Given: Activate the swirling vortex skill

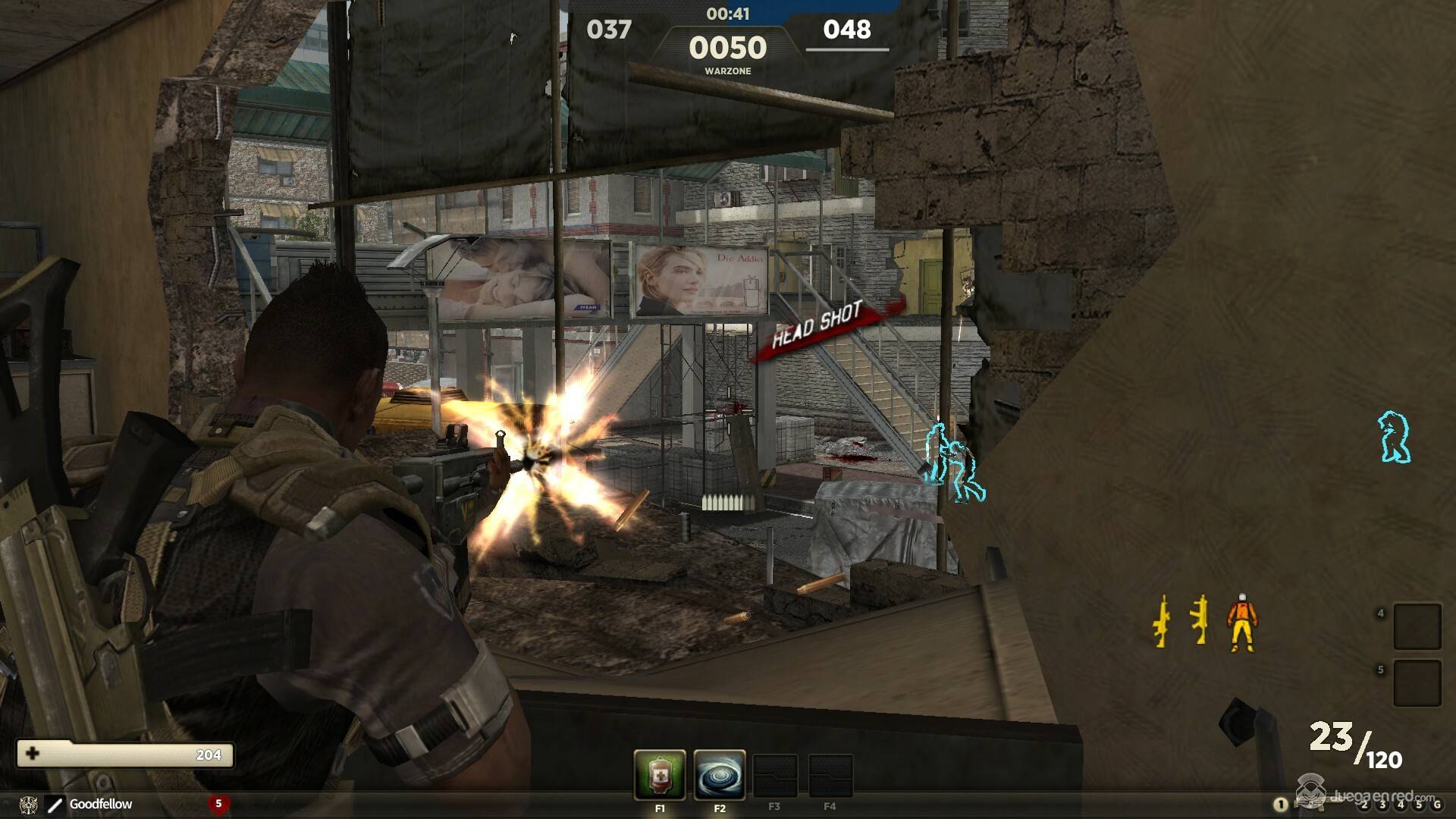Looking at the screenshot, I should coord(719,774).
